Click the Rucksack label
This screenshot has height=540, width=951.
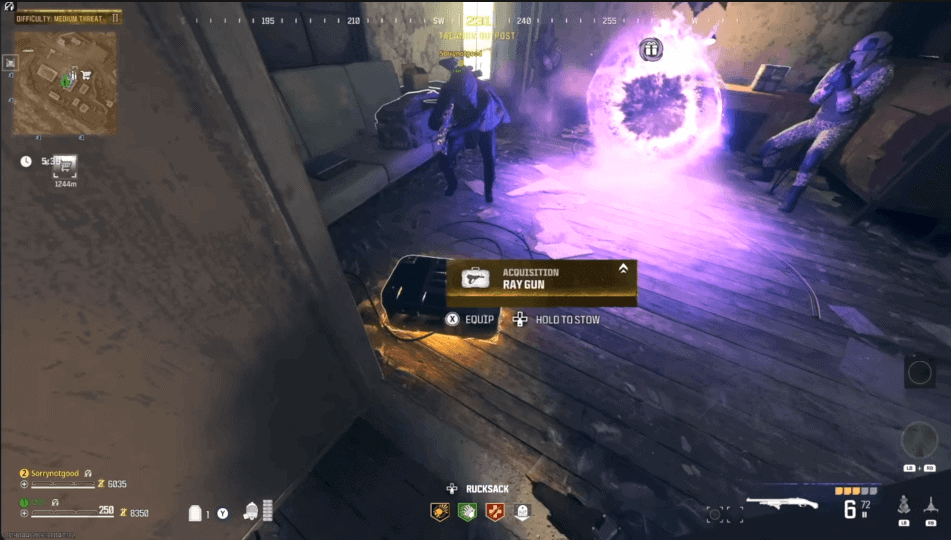click(489, 489)
